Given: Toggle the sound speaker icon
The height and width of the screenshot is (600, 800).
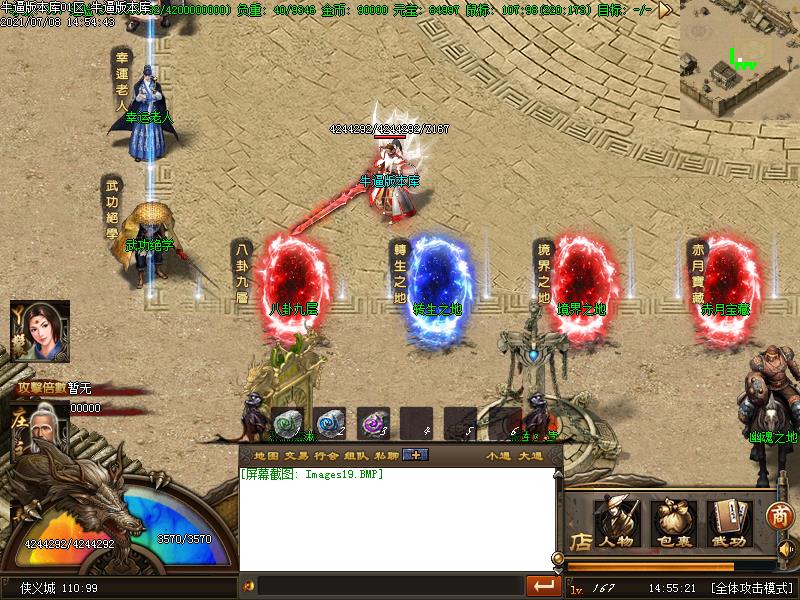Looking at the screenshot, I should 785,550.
